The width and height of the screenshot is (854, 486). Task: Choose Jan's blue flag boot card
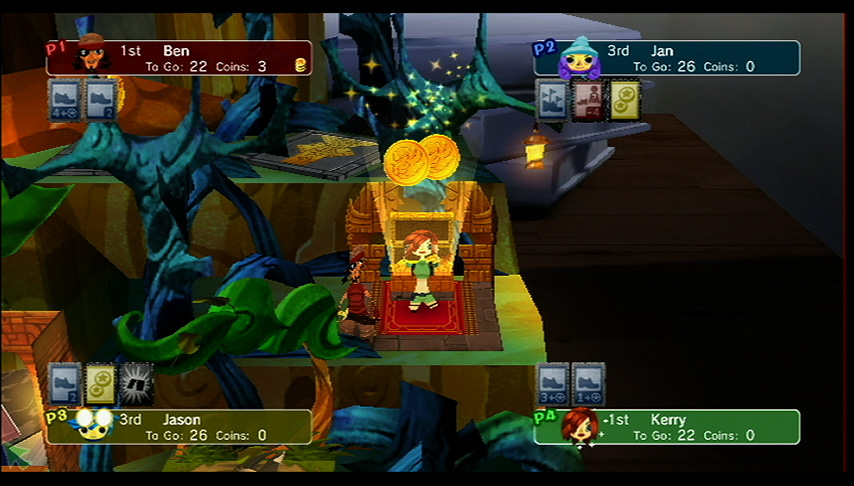tap(551, 101)
